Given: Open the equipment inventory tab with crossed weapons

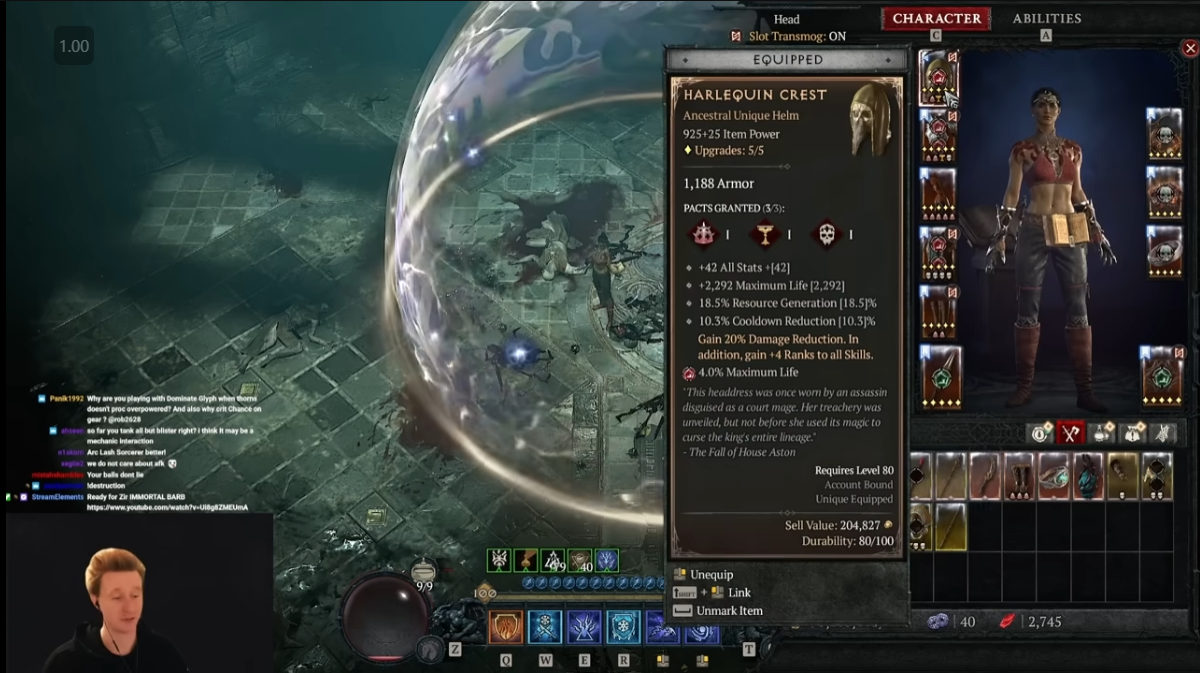Looking at the screenshot, I should [1071, 433].
